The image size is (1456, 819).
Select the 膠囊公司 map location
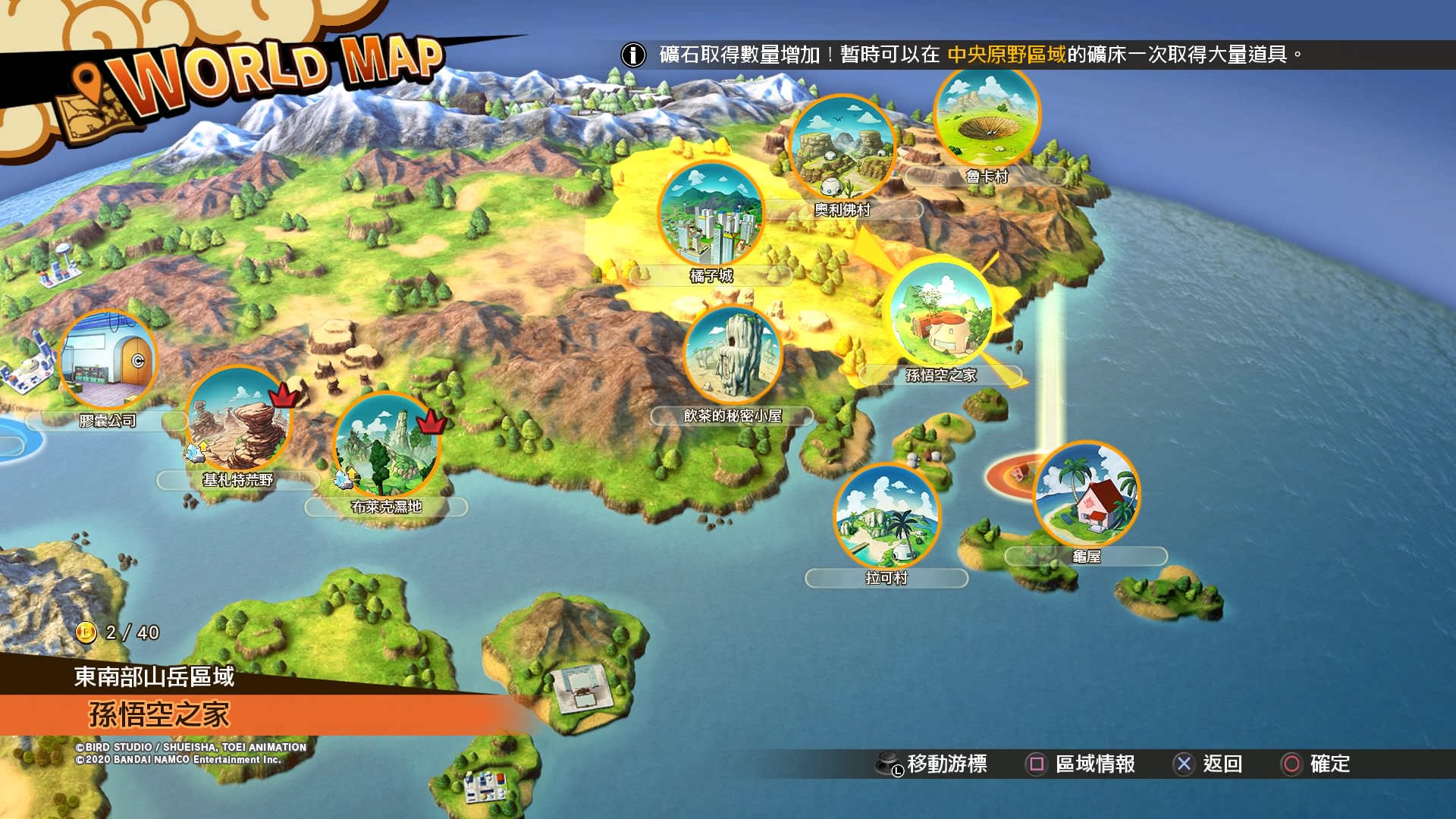[x=108, y=361]
